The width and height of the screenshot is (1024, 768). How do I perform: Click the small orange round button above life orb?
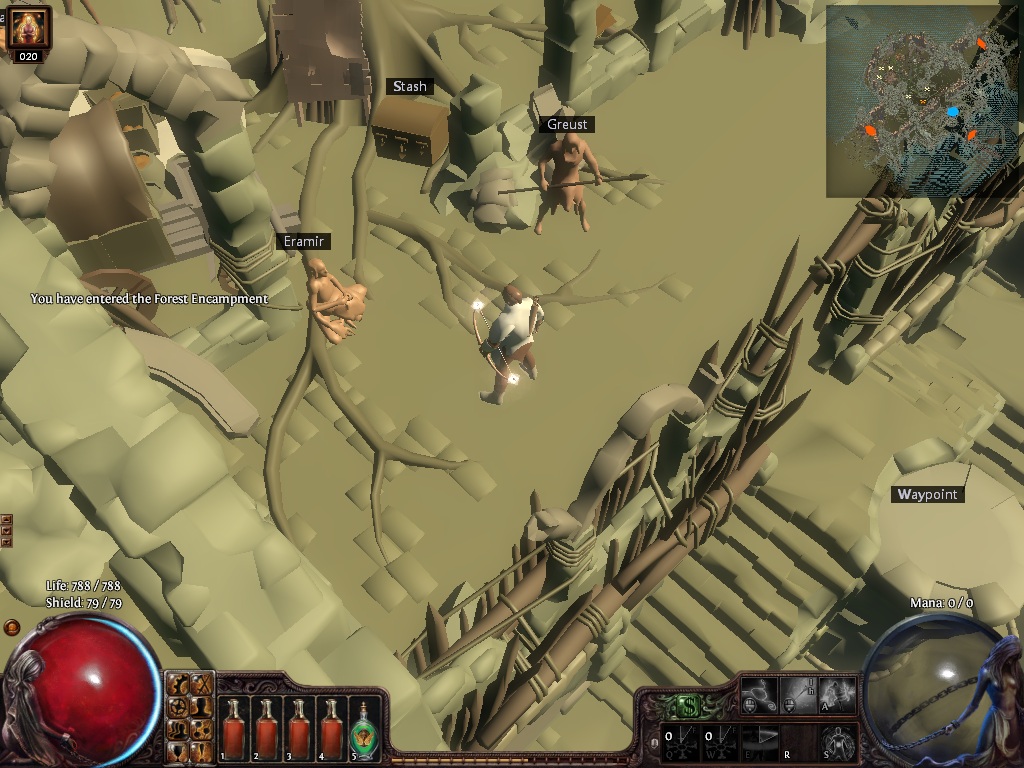(12, 627)
